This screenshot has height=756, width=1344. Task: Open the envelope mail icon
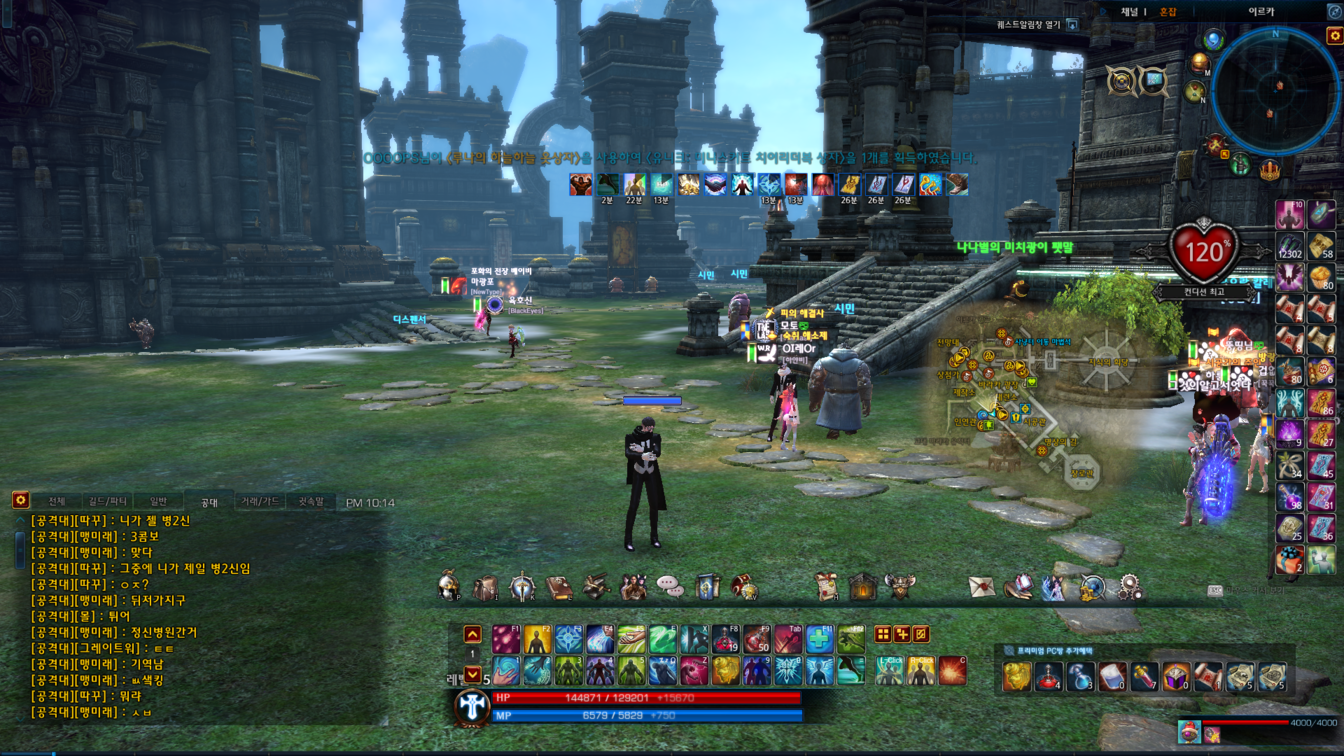pos(981,588)
